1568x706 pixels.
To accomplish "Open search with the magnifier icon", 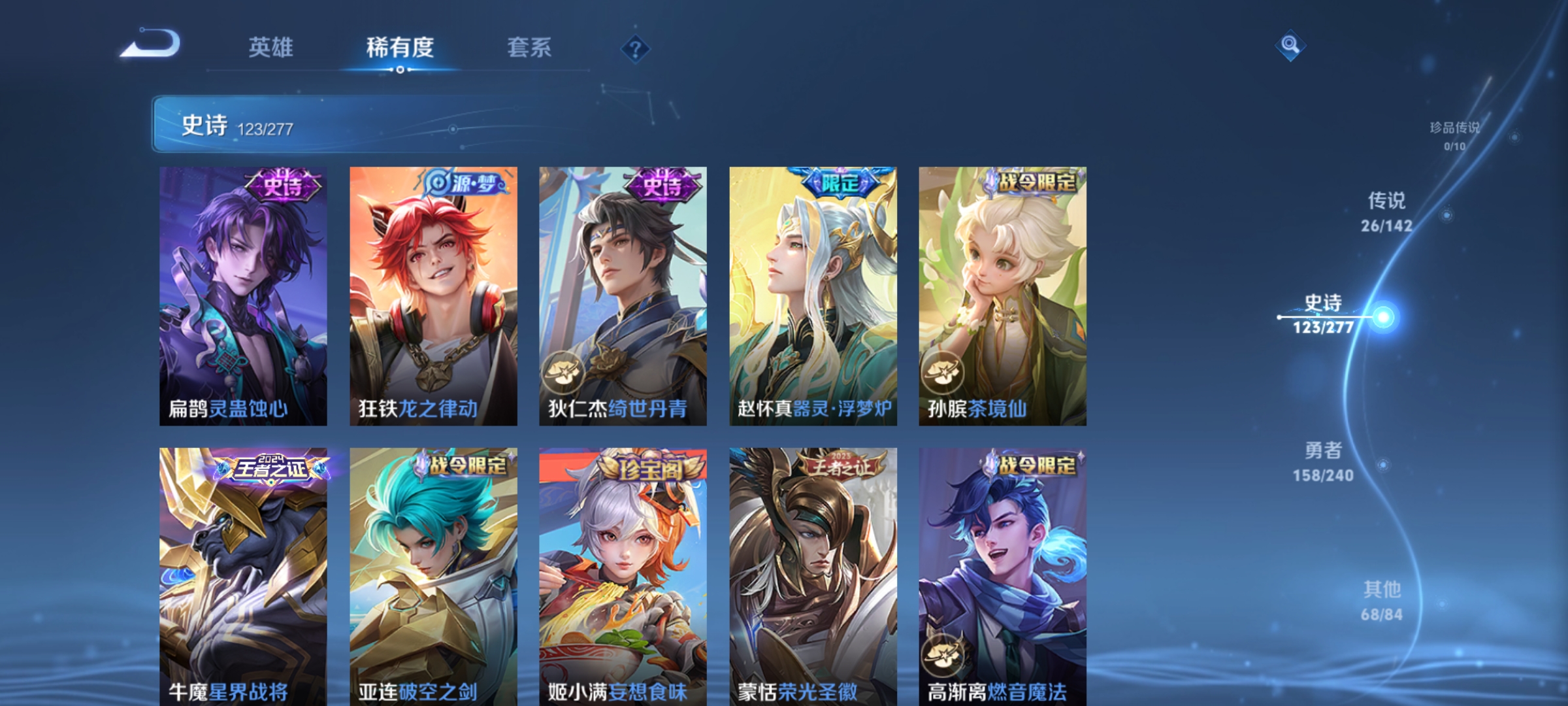I will pyautogui.click(x=1291, y=44).
